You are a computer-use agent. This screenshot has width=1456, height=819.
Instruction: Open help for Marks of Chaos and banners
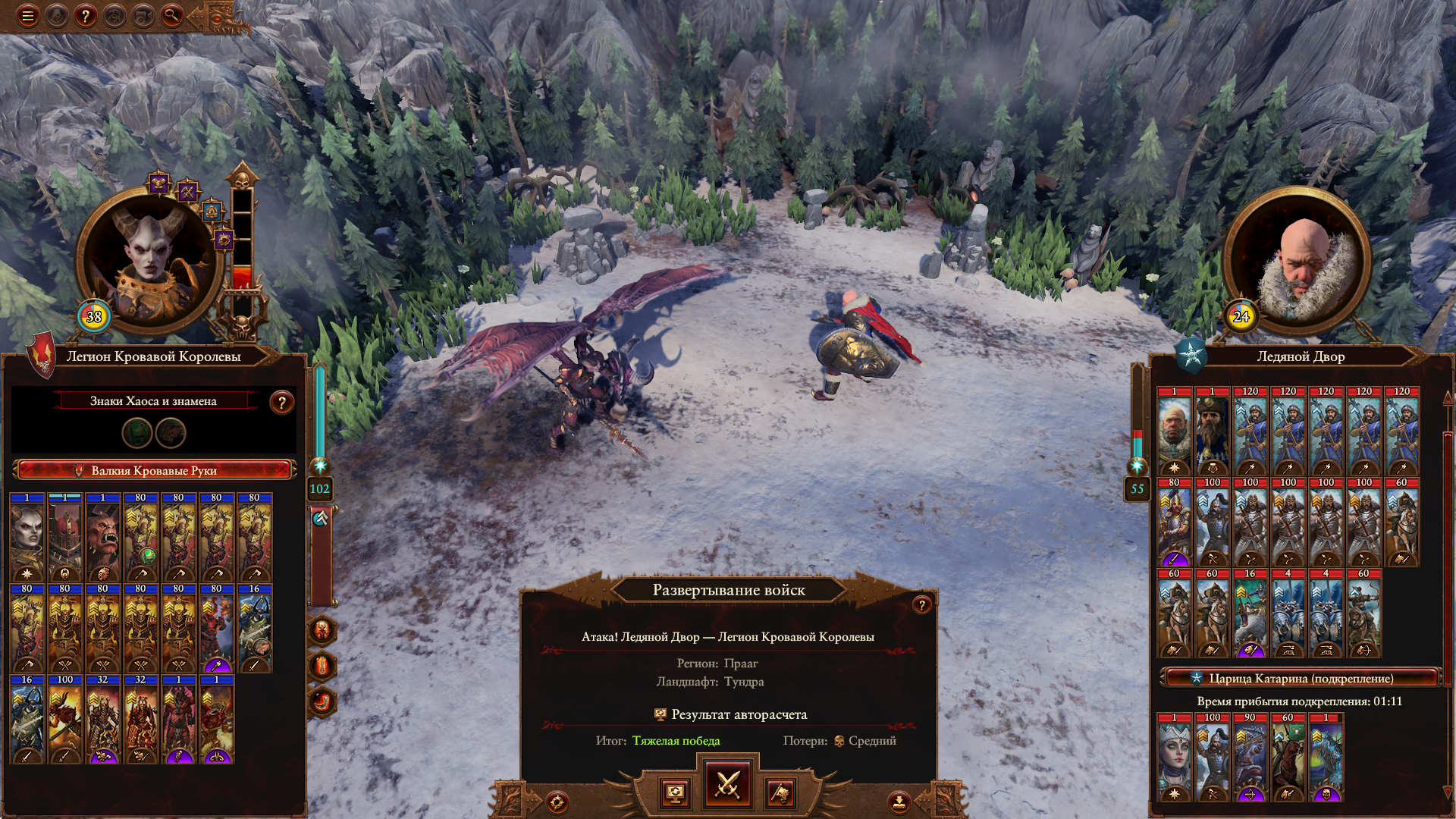[281, 403]
